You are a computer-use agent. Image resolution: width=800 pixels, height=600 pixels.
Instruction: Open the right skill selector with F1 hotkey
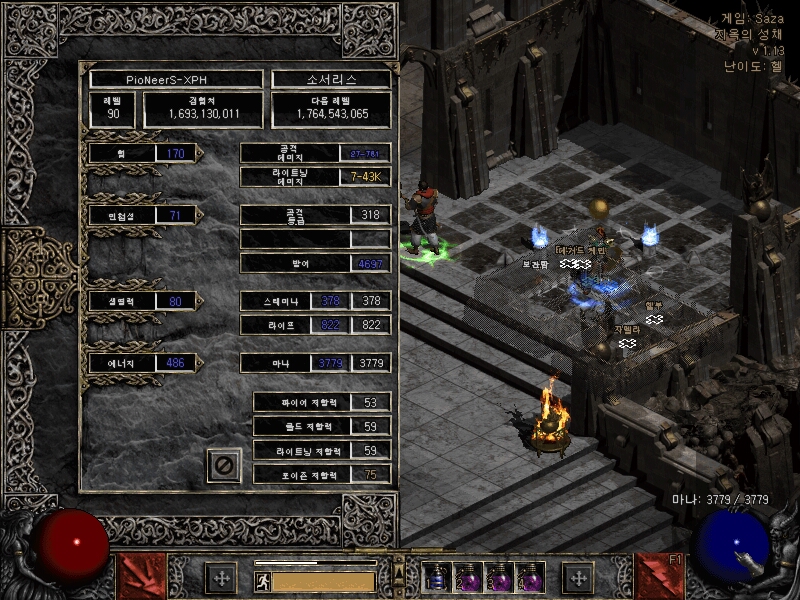tap(659, 577)
